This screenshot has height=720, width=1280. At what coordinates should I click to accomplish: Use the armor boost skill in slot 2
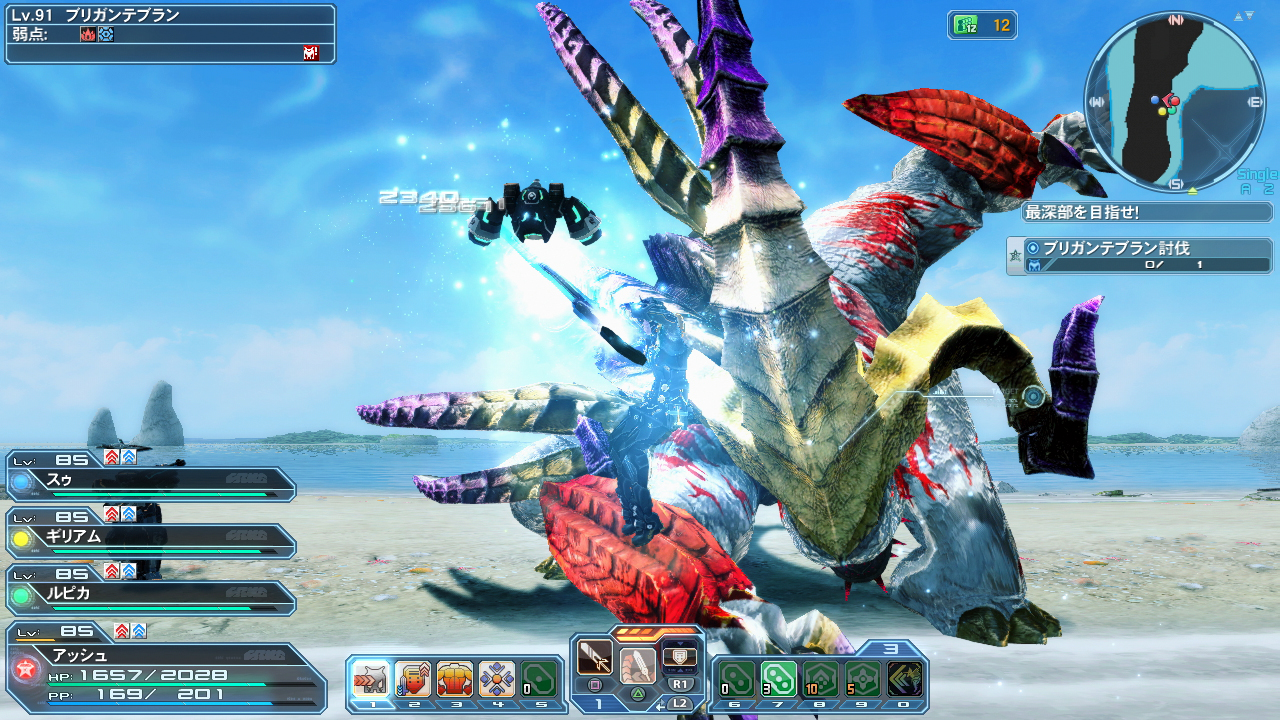point(413,679)
